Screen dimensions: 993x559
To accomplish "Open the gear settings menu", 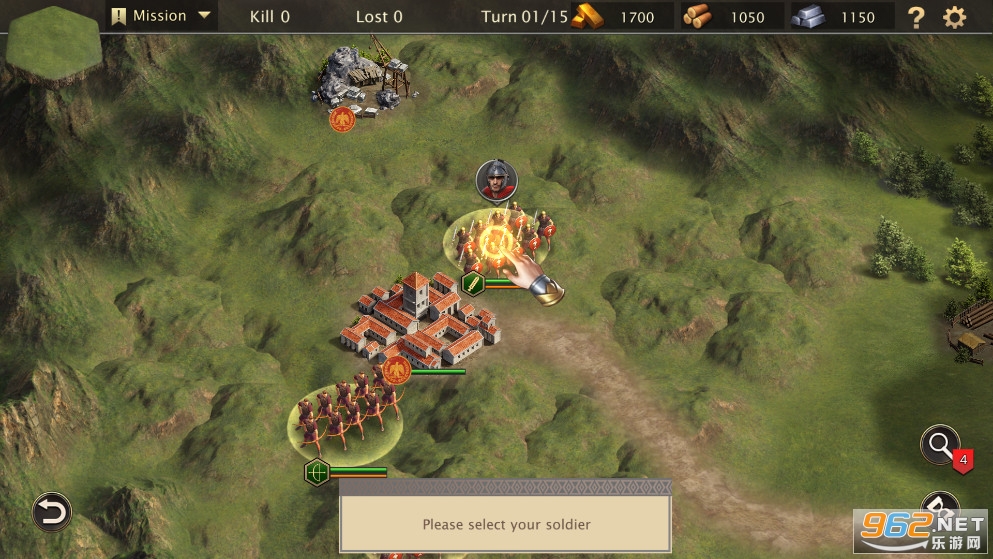I will click(x=955, y=17).
